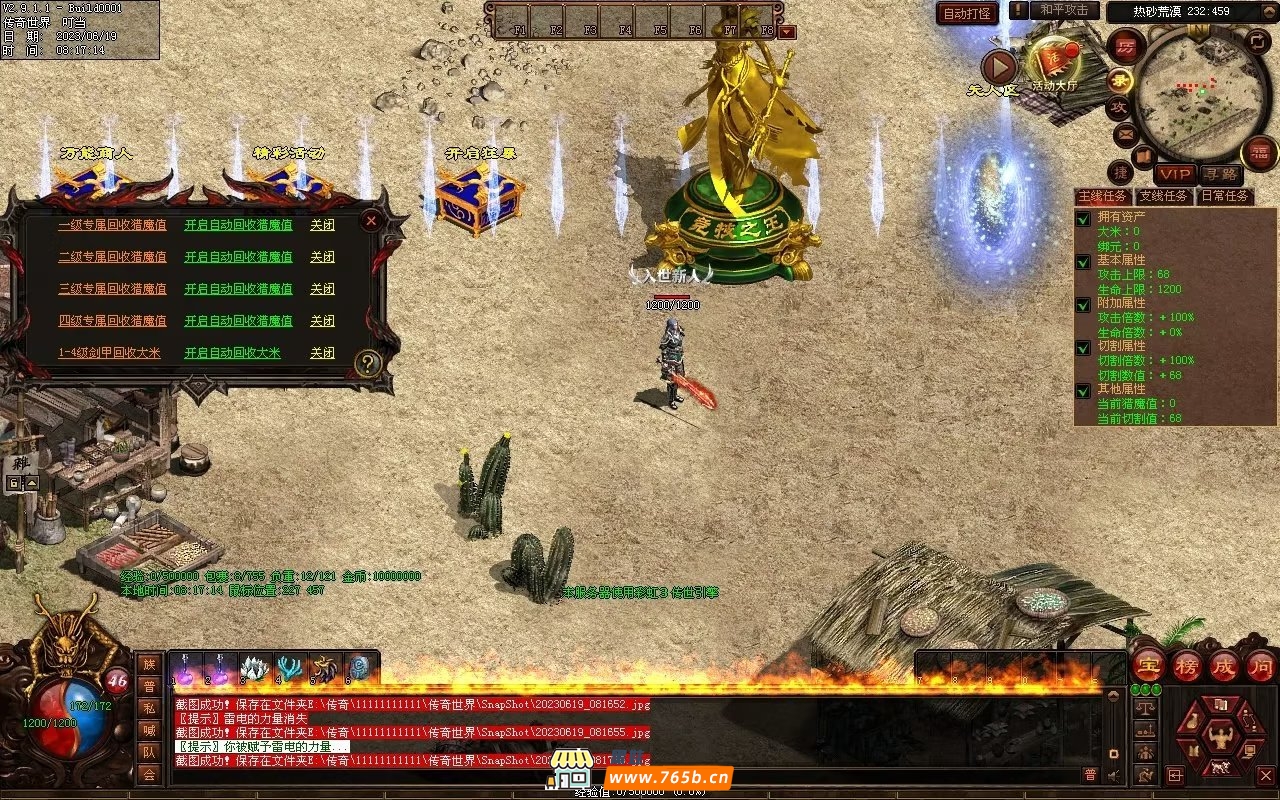Open the 榜 ranking button
1280x800 pixels.
1187,666
